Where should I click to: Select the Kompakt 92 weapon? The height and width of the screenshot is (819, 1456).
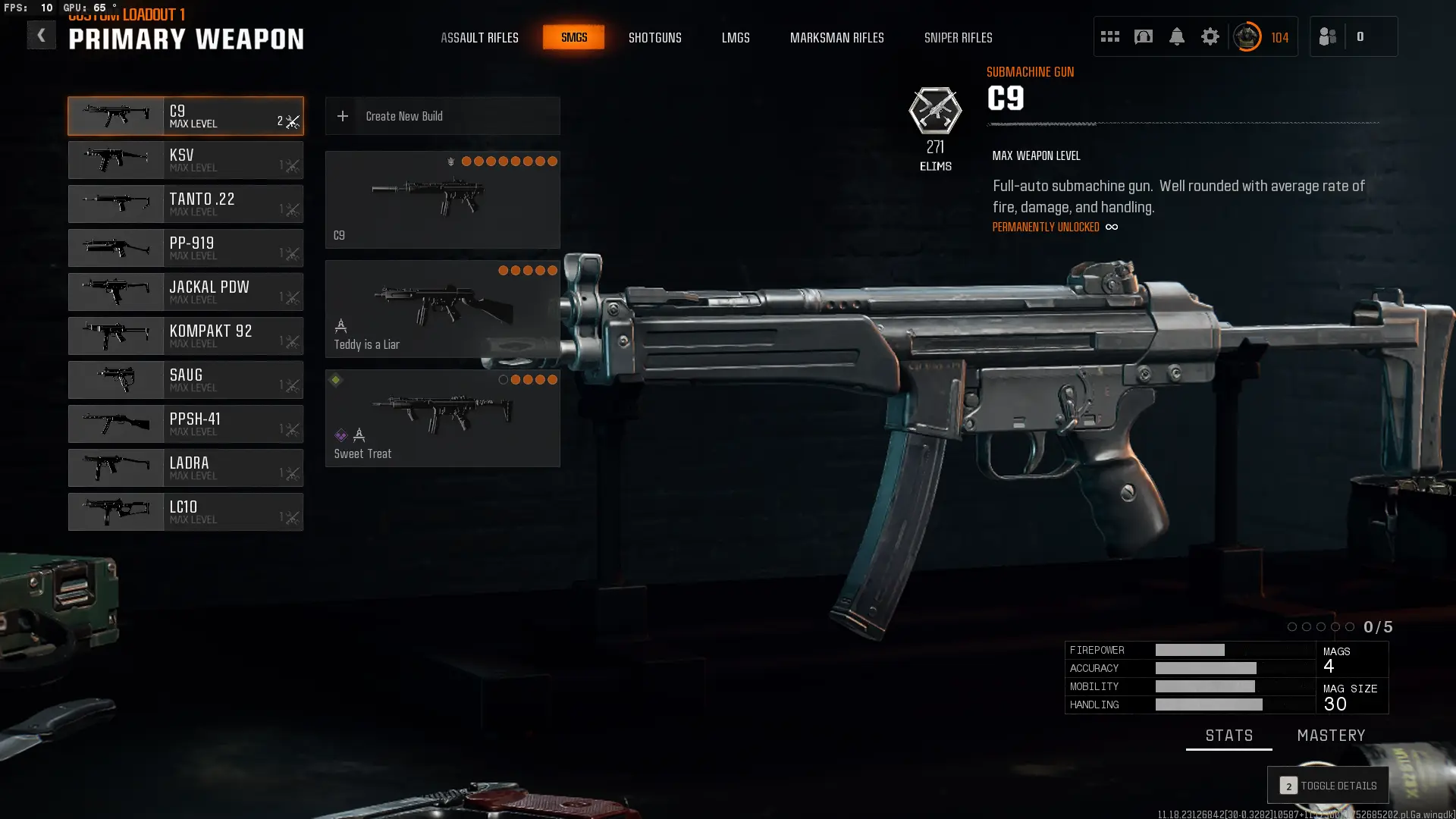pos(186,336)
